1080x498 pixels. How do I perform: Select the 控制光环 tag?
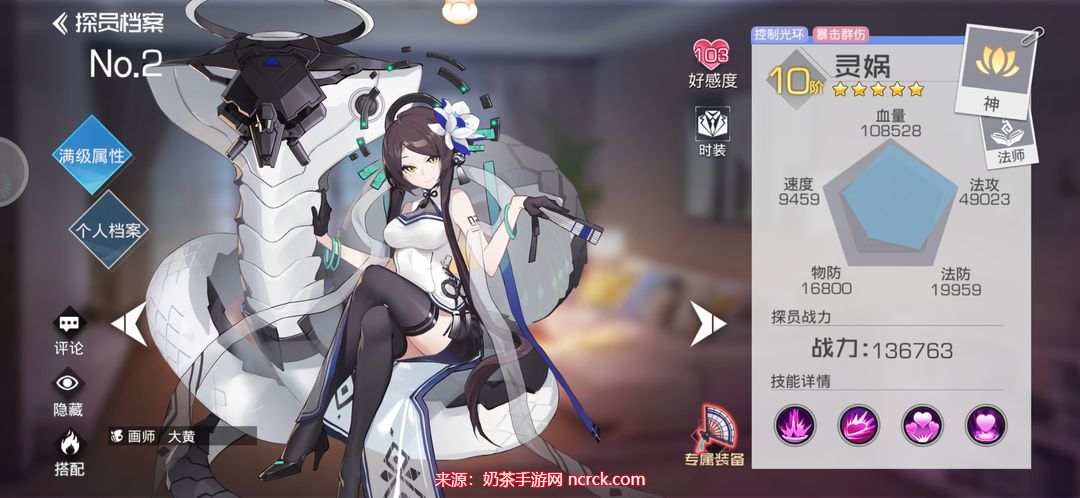tap(781, 33)
